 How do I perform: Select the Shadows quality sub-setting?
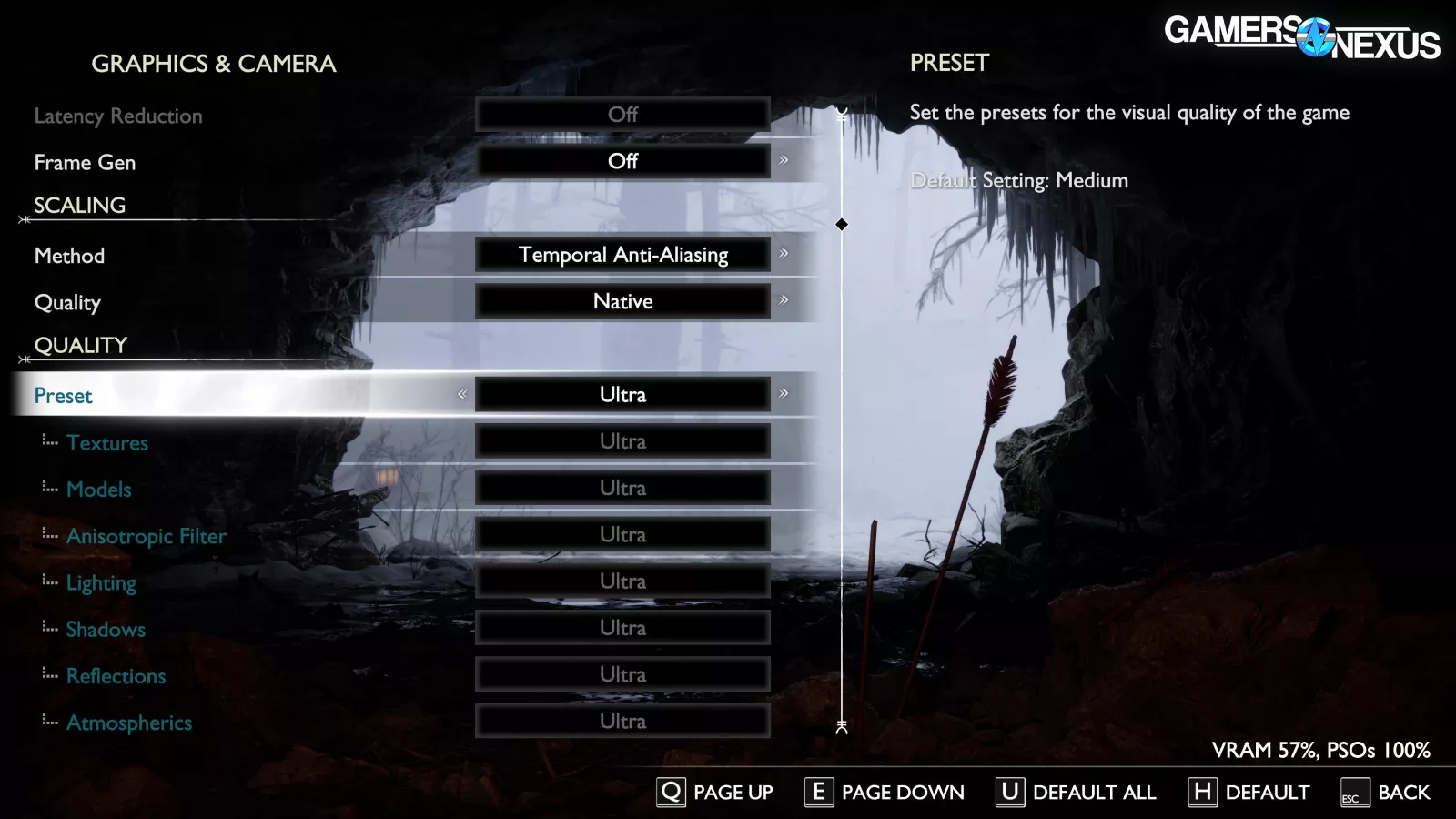coord(106,630)
